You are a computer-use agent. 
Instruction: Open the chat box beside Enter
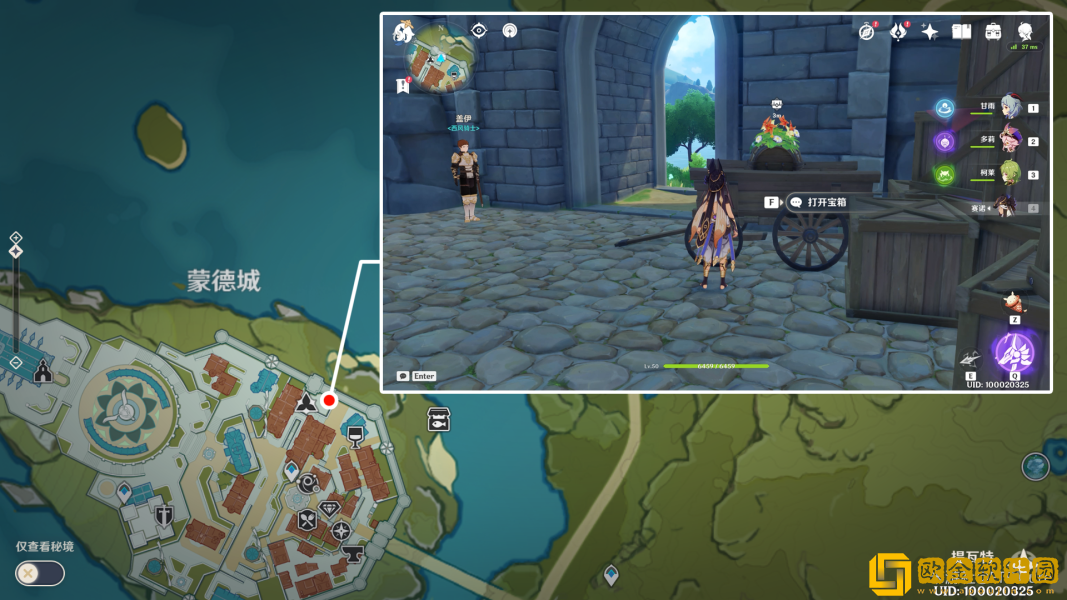click(403, 376)
